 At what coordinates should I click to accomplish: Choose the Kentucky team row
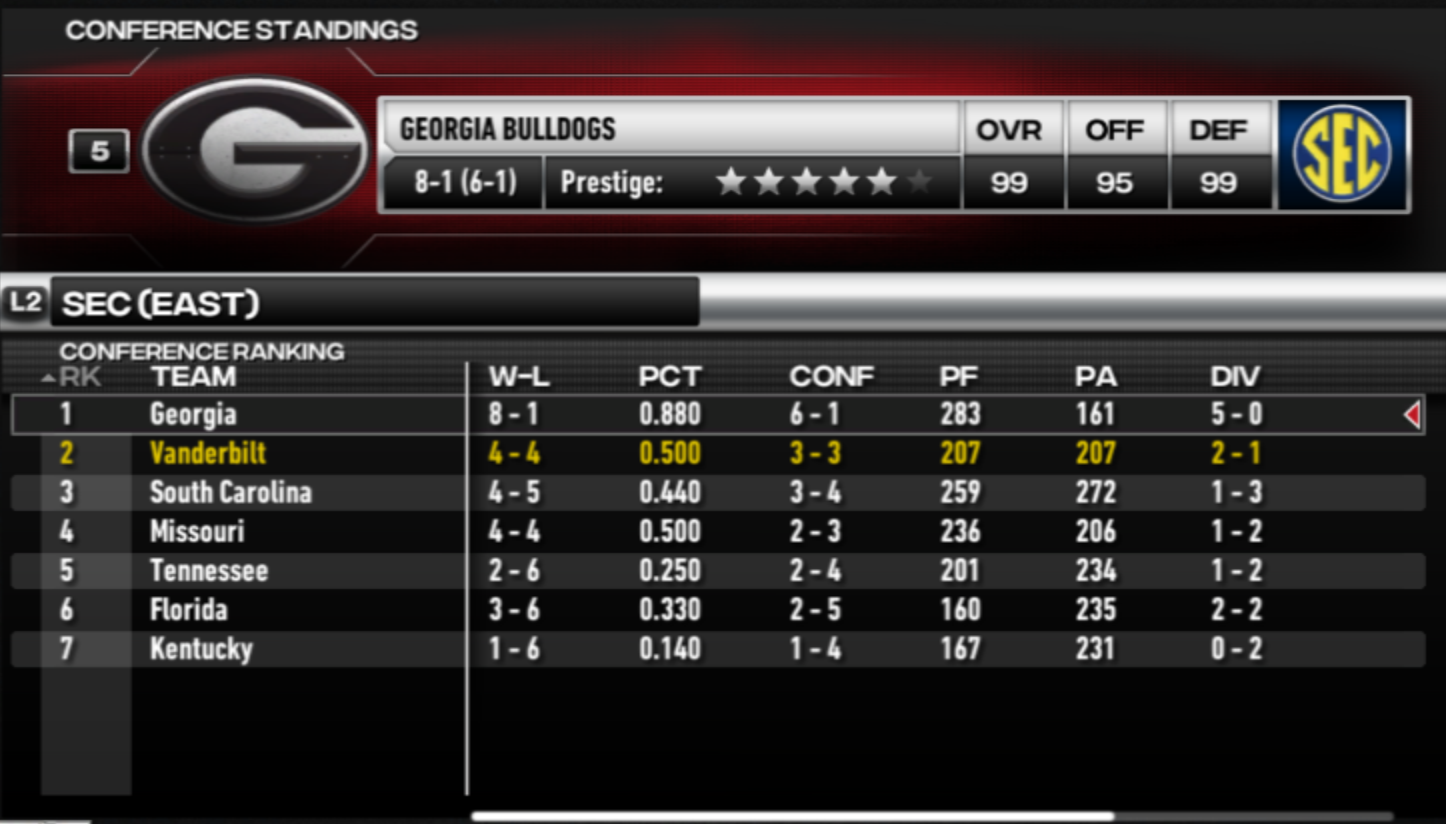[x=201, y=649]
